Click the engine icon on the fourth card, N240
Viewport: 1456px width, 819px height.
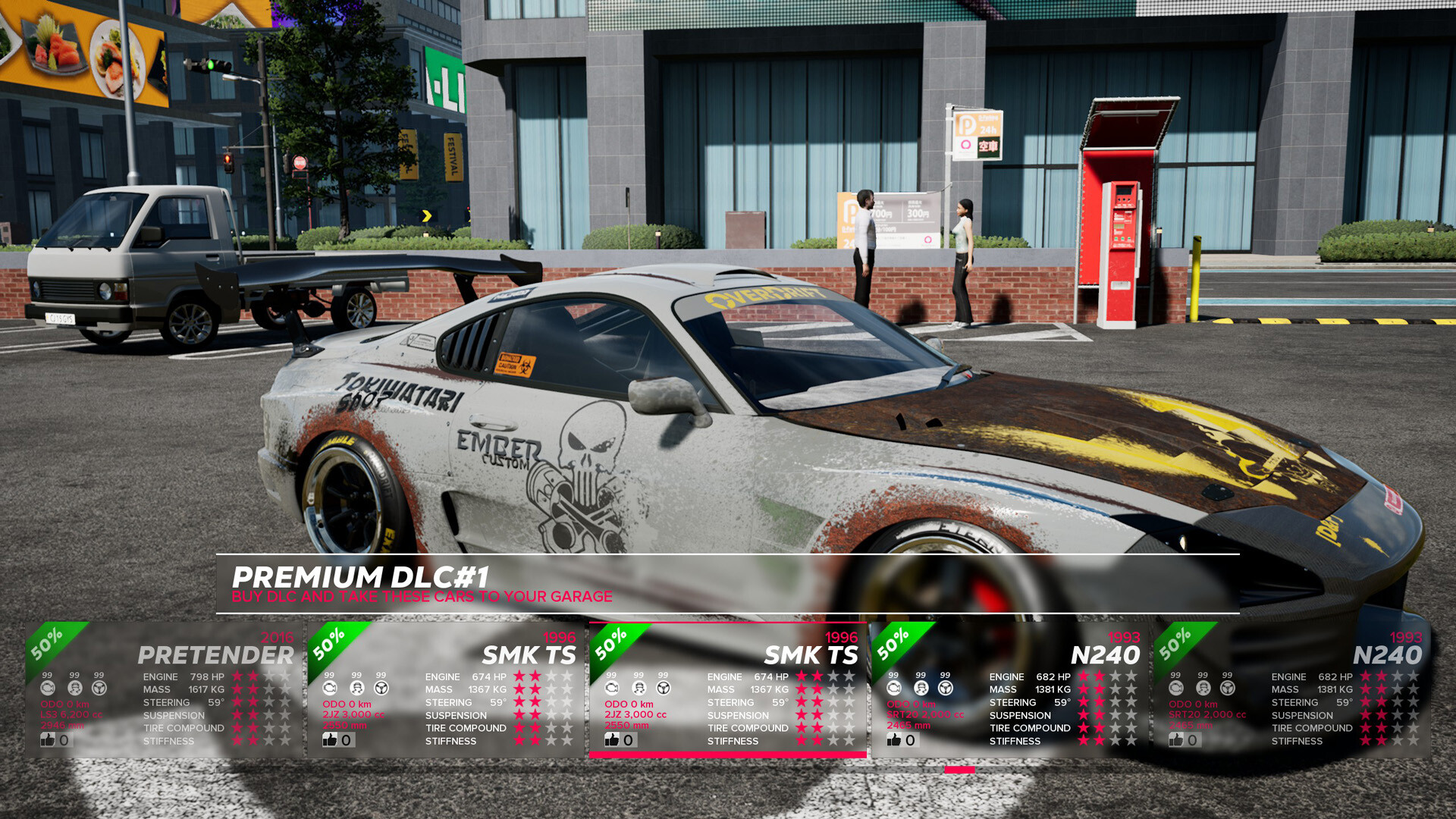[x=893, y=689]
